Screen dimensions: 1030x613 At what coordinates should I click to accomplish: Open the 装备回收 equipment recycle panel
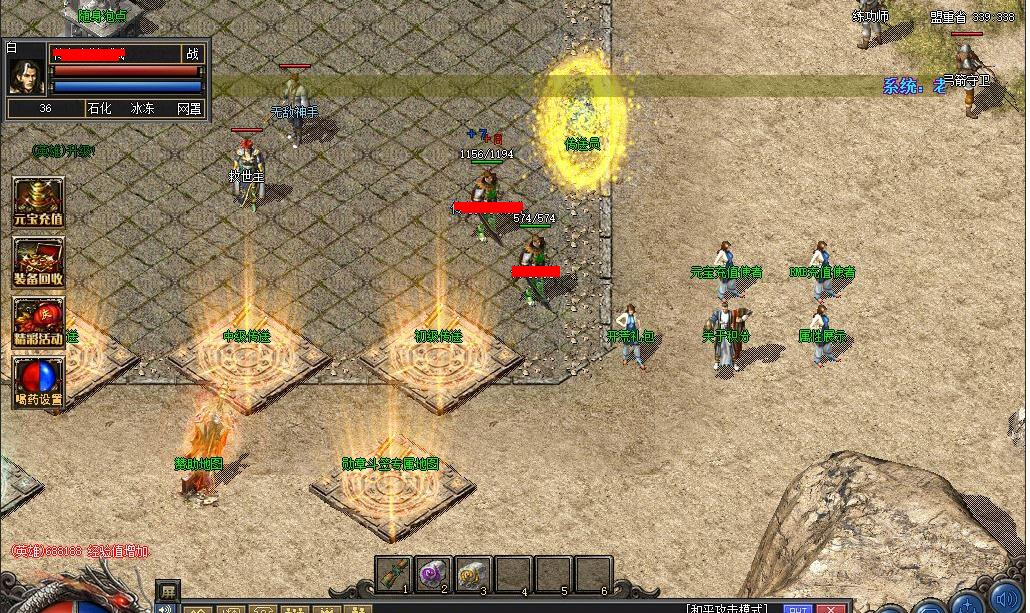point(38,262)
